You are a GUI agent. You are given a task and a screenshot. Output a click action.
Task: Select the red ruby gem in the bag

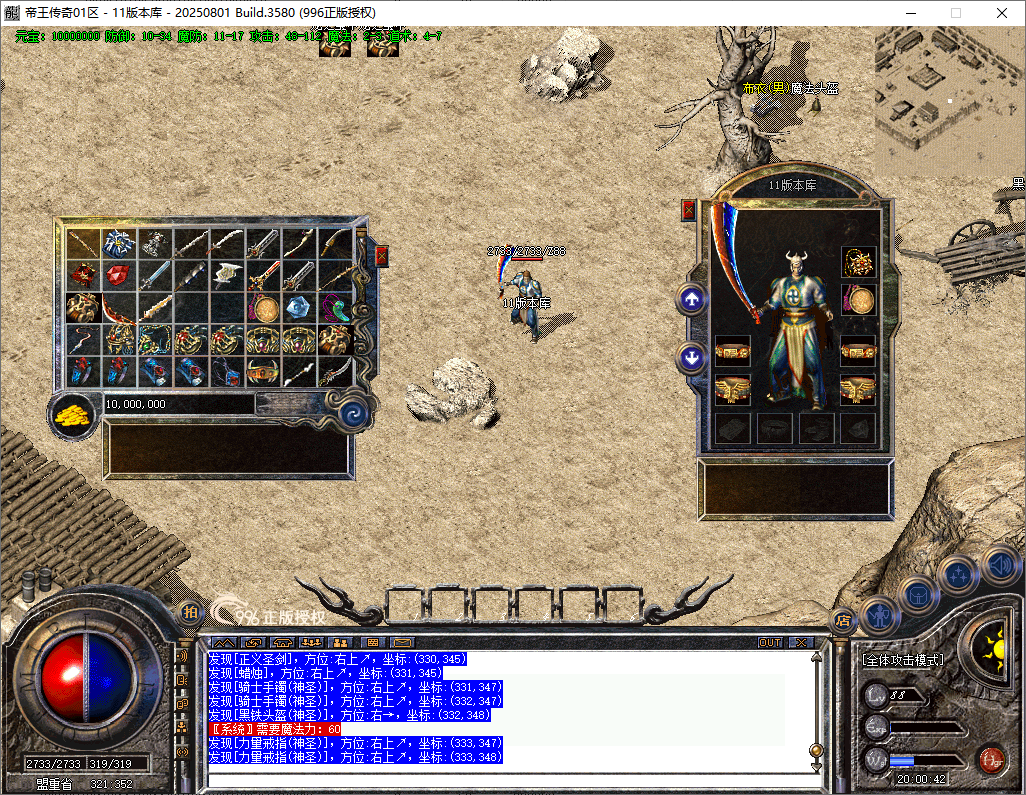coord(119,275)
